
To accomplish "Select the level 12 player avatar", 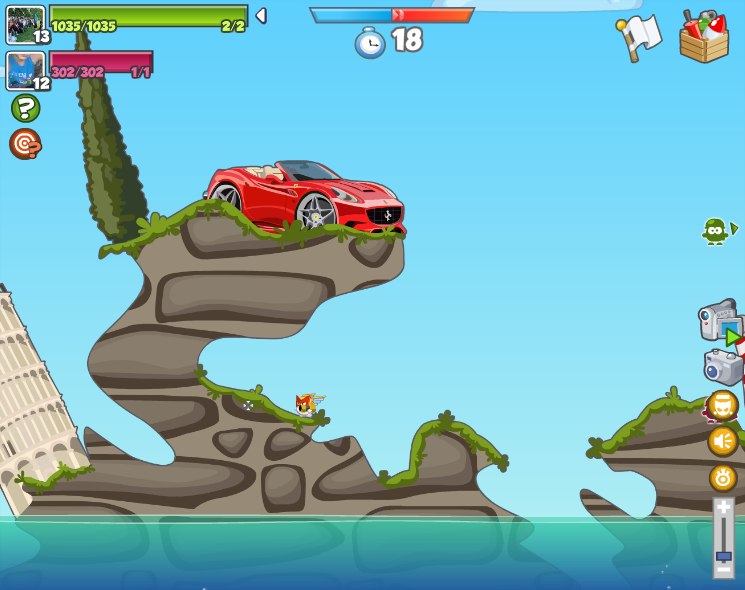I will (x=26, y=70).
